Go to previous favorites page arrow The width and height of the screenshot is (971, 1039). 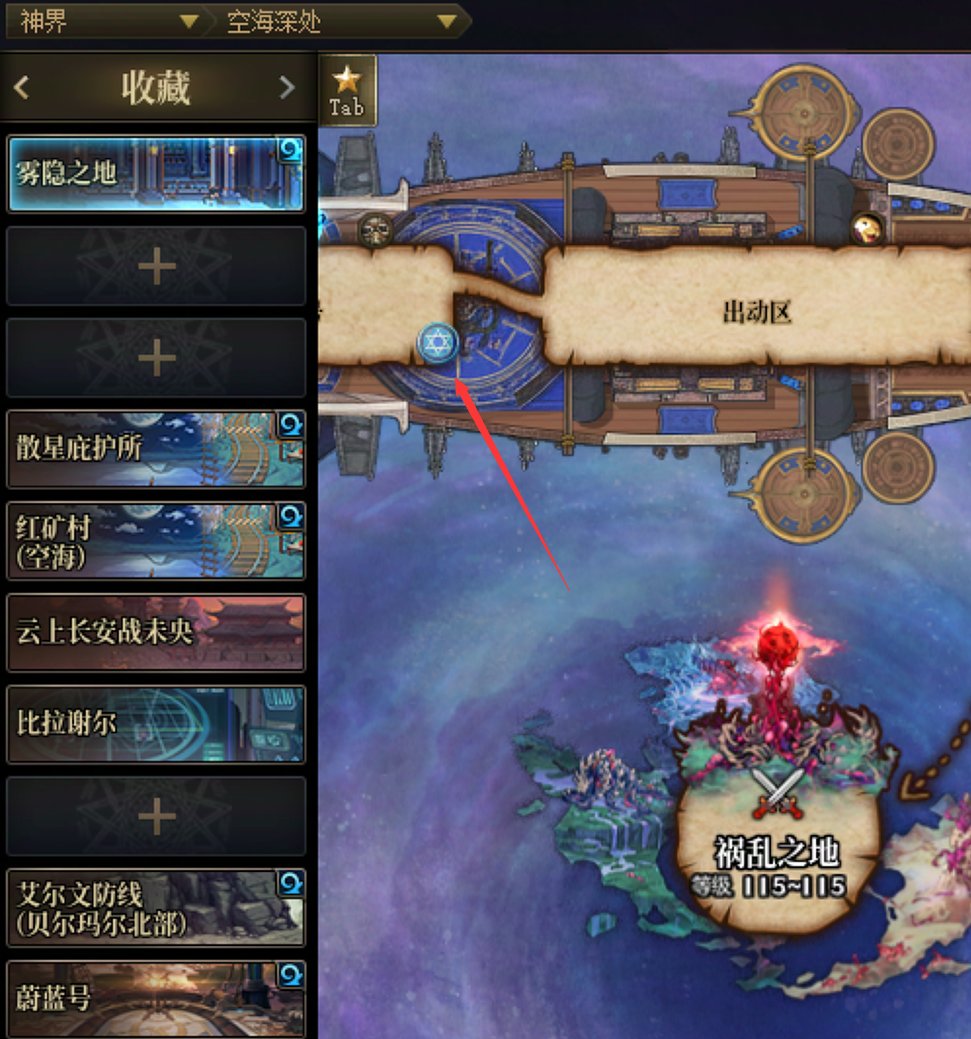tap(22, 88)
